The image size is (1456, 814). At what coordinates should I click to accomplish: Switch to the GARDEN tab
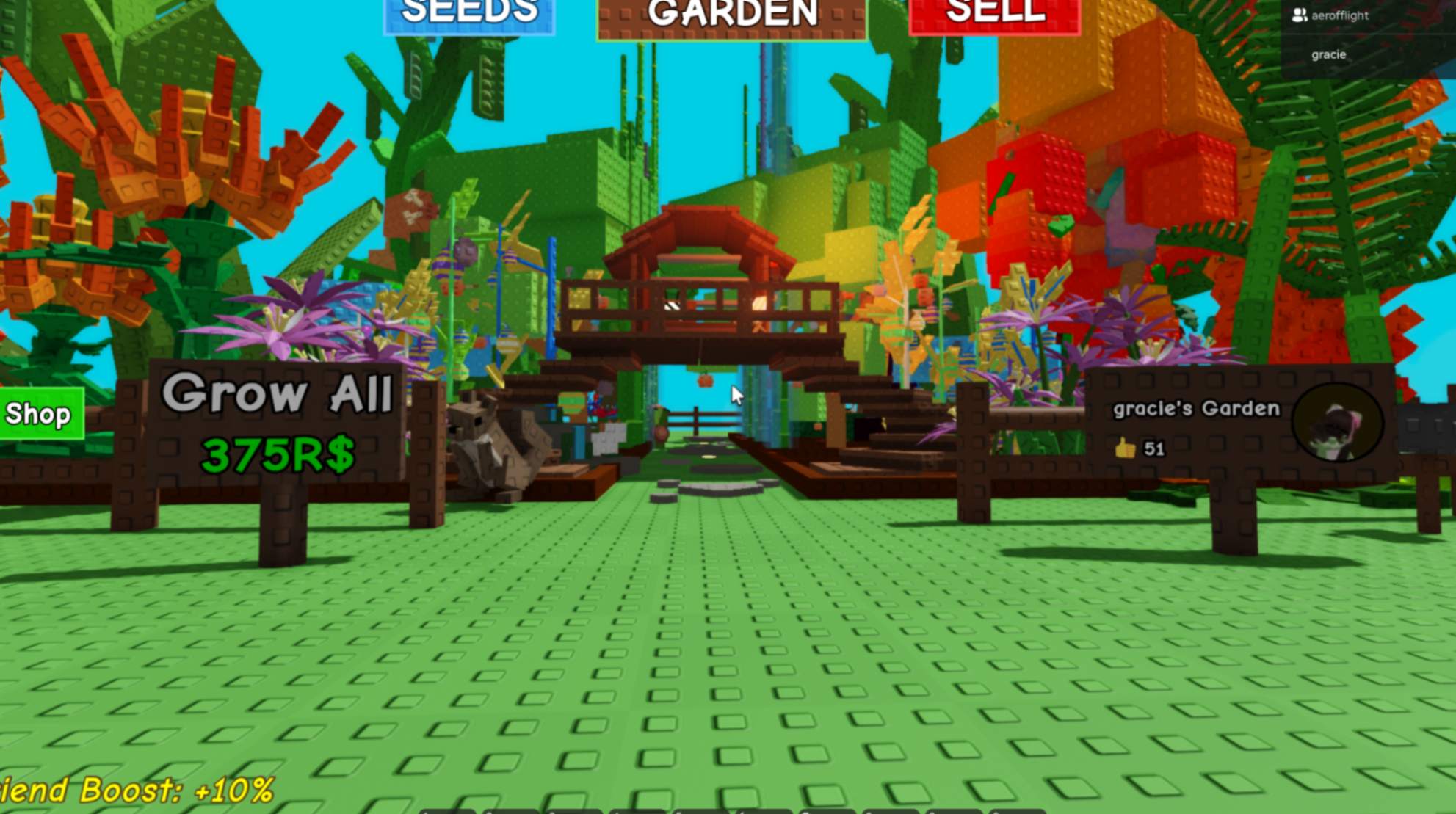[730, 13]
